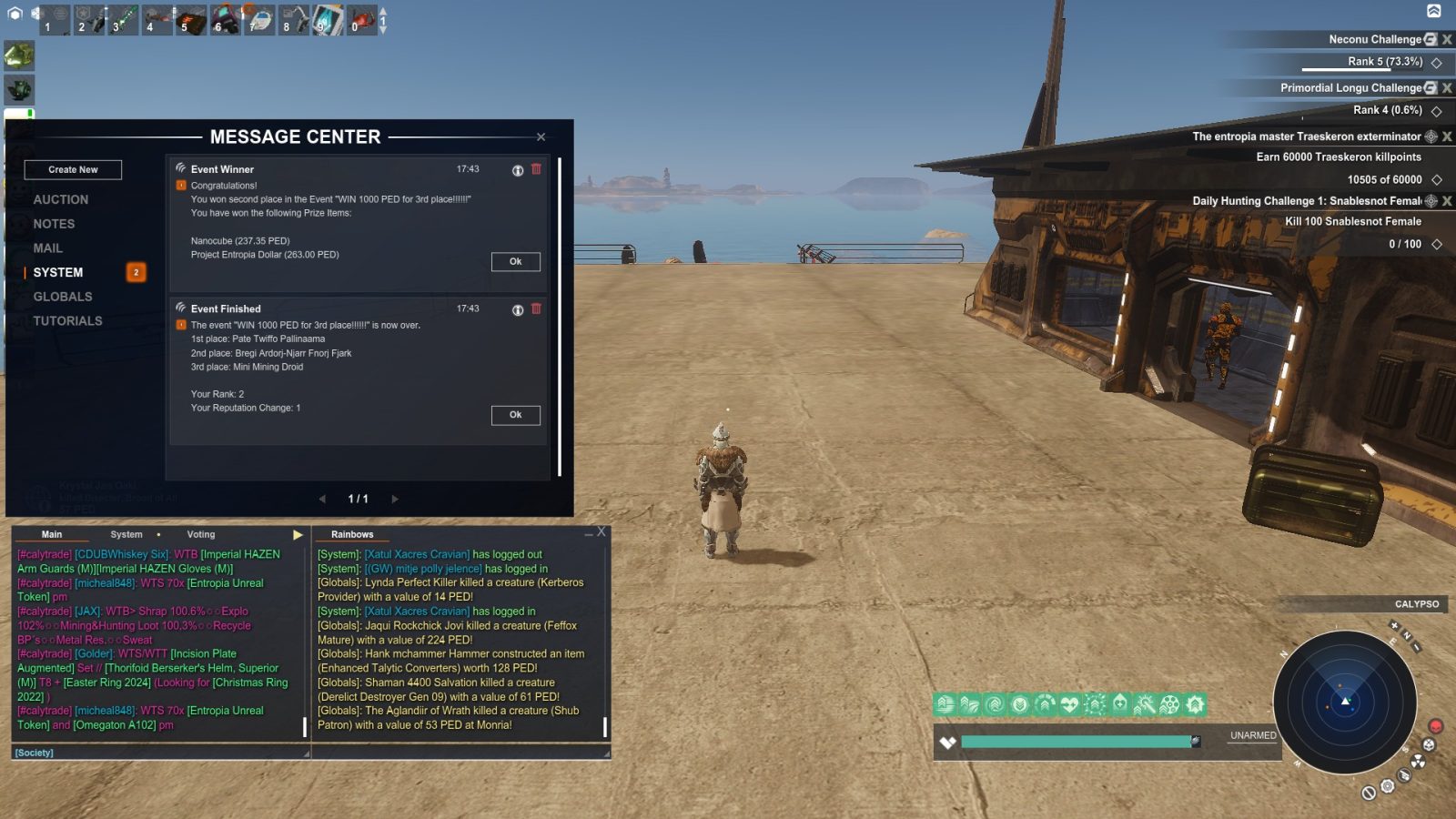Click the up arrow on the hotbar row selector
This screenshot has width=1456, height=819.
[382, 10]
